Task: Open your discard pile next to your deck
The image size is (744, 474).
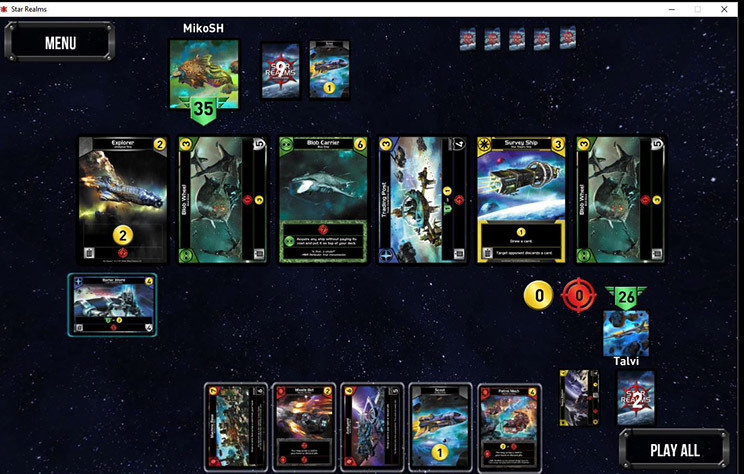Action: click(580, 398)
